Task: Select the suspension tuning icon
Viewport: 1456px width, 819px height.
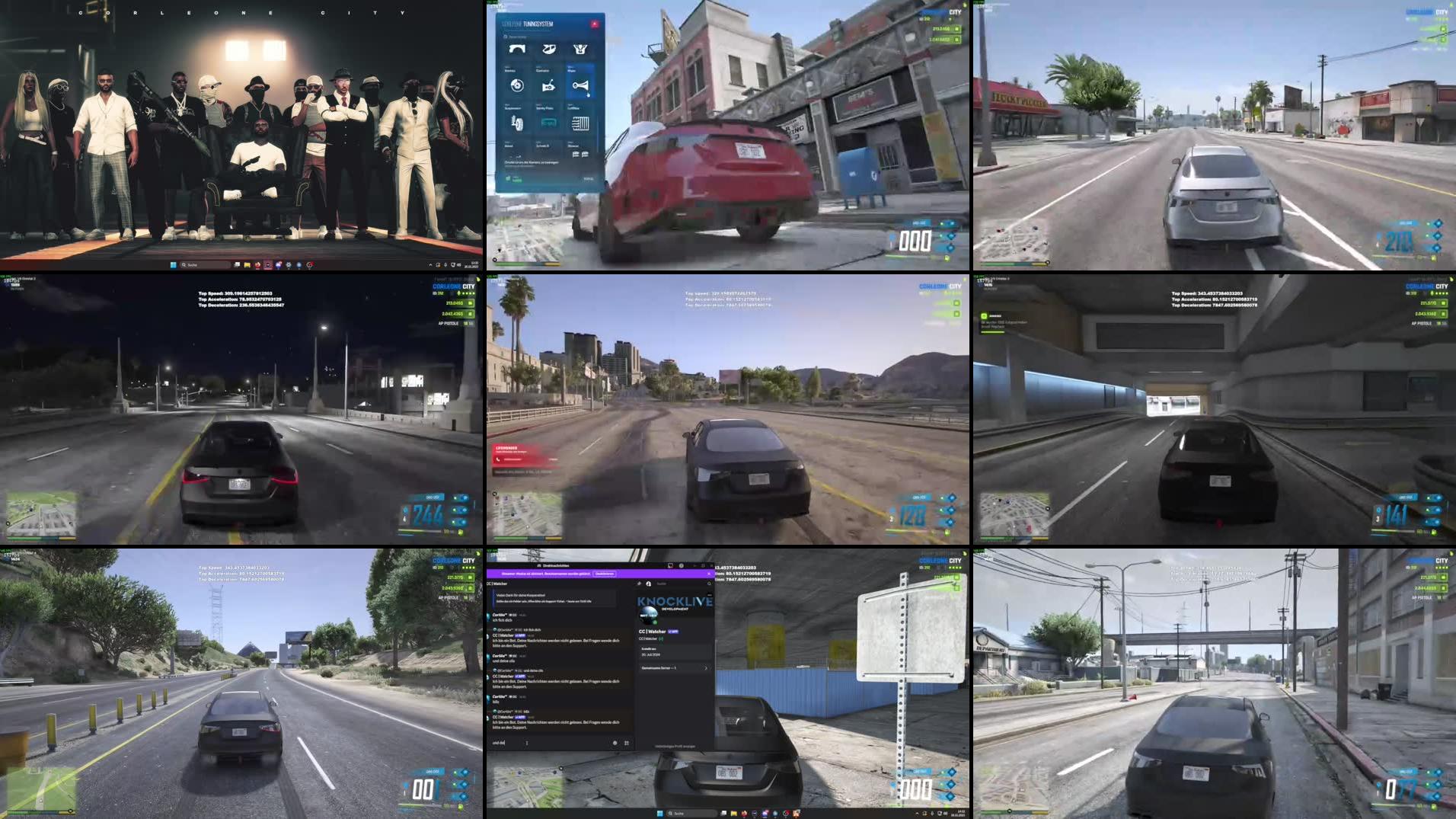Action: pos(516,120)
